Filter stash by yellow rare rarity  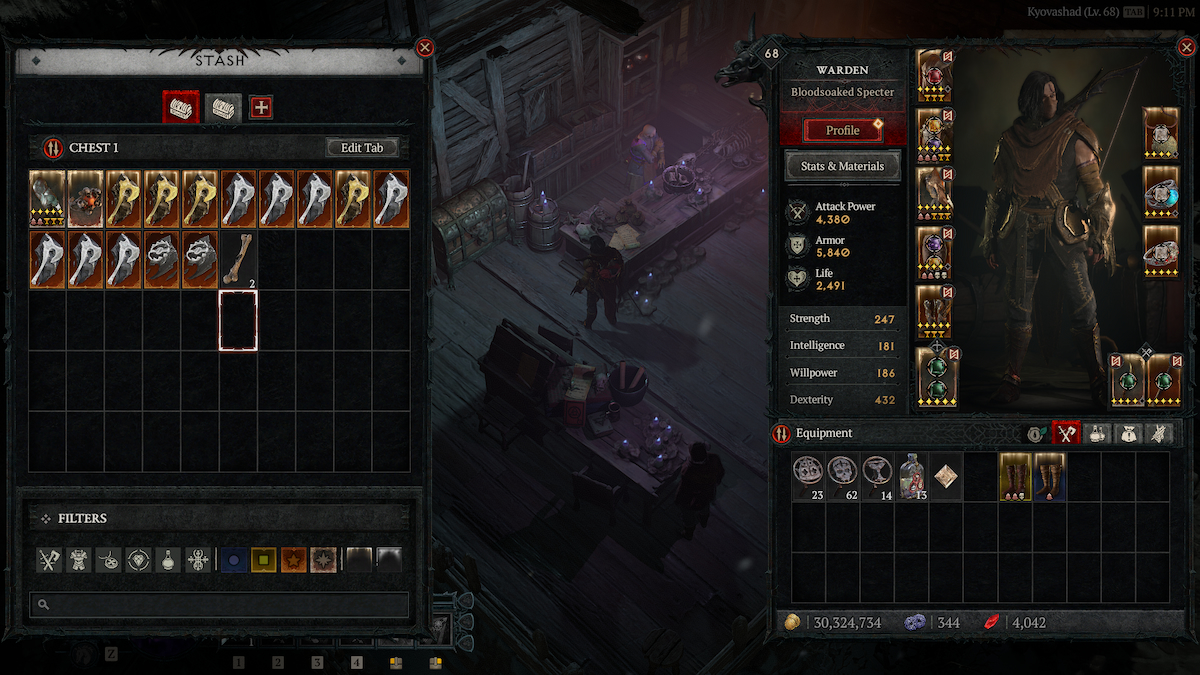click(264, 561)
